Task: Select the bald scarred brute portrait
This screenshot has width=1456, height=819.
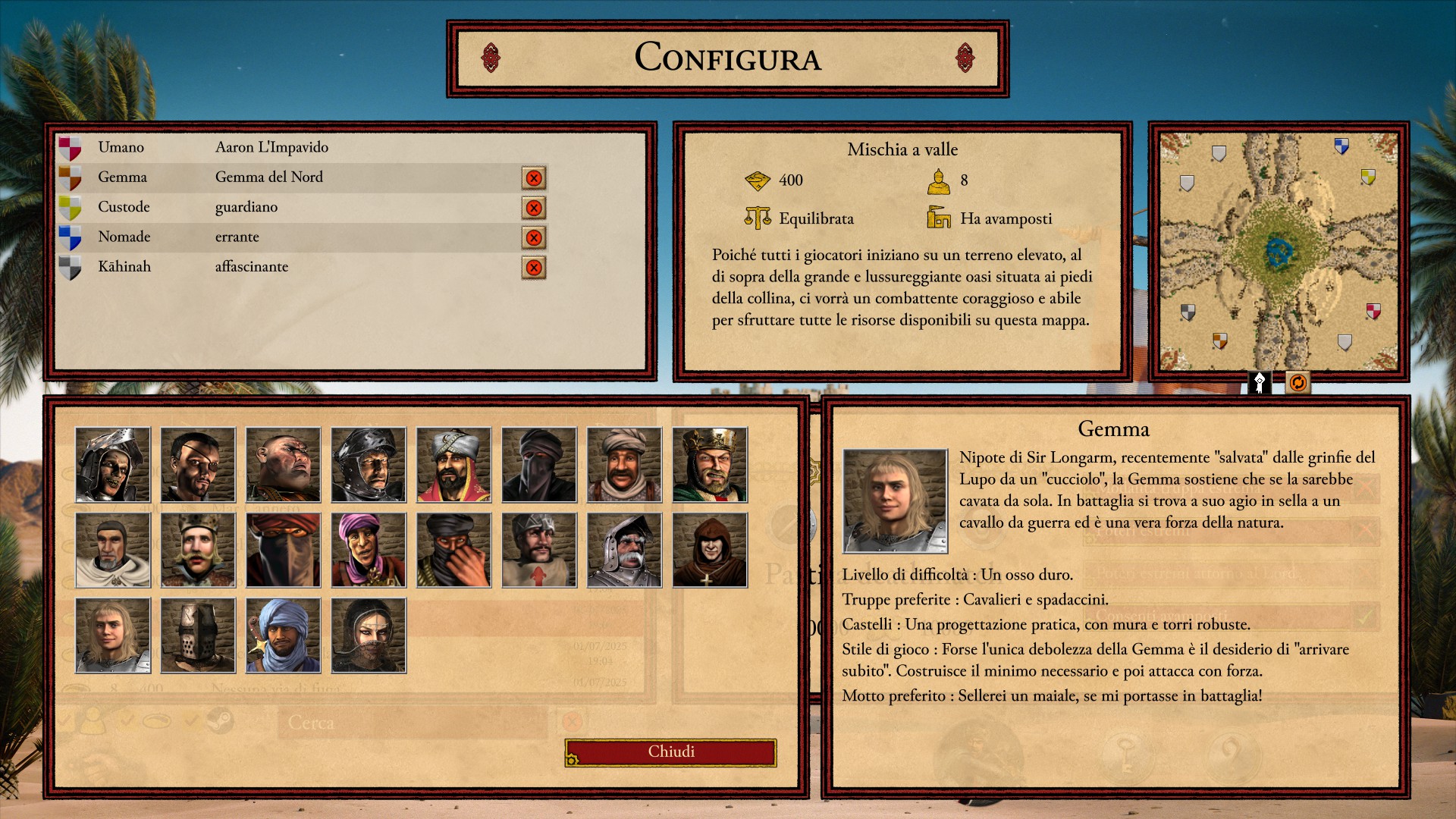Action: 284,465
